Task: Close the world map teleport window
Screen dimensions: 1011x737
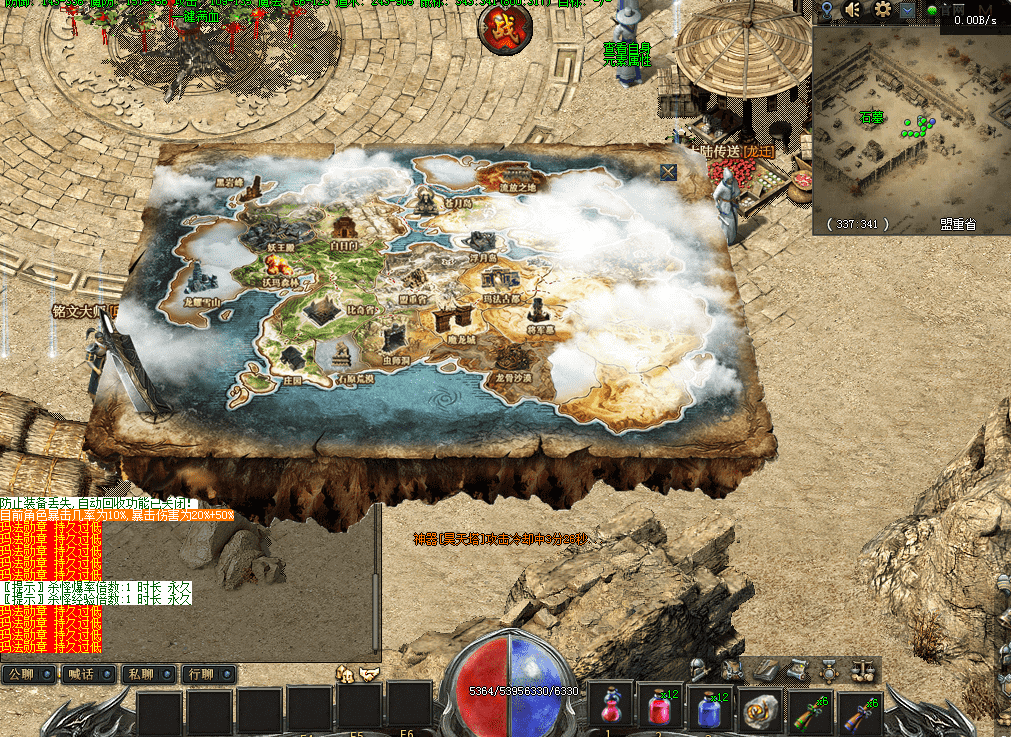Action: [668, 172]
